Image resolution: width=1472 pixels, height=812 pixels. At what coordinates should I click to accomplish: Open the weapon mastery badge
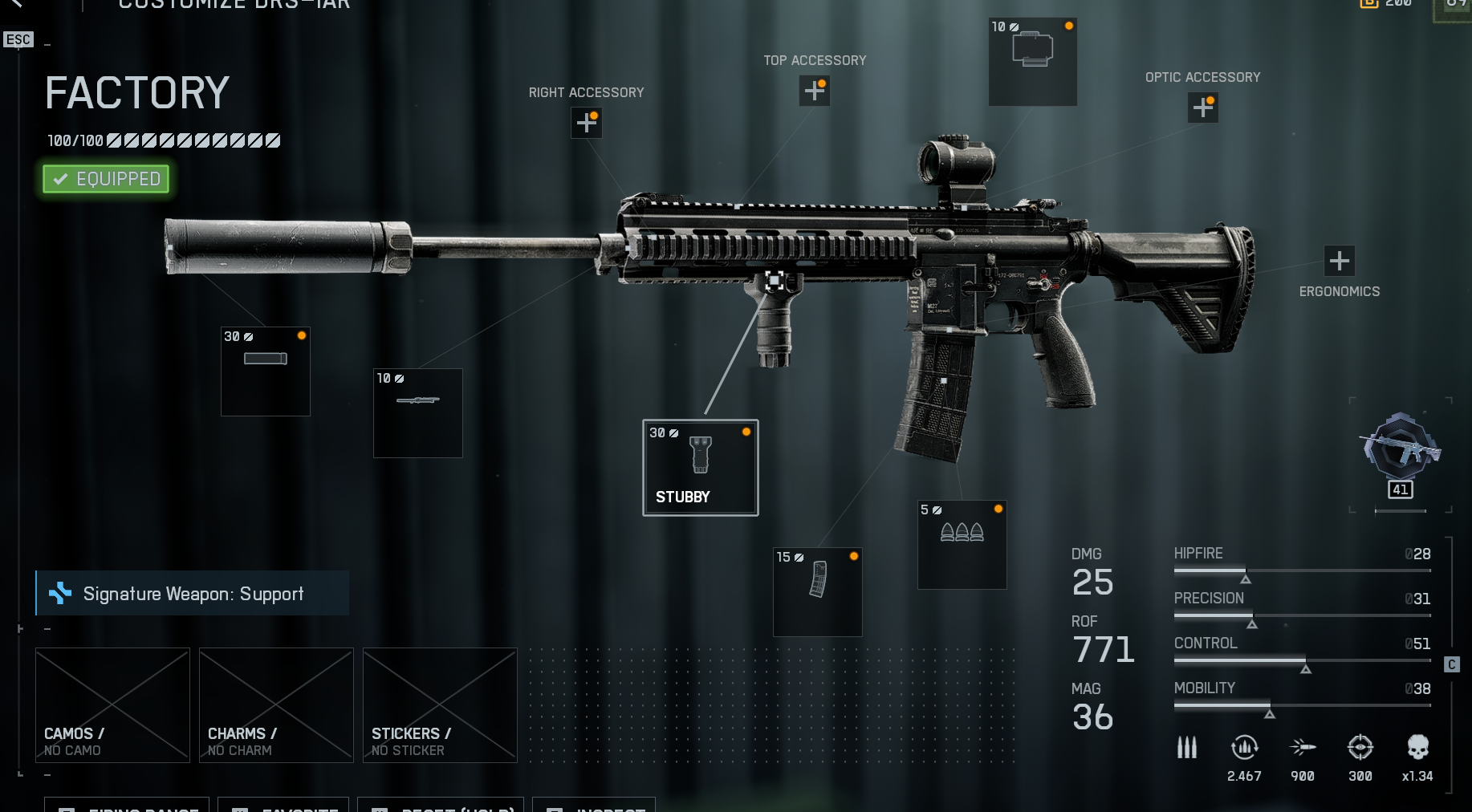click(x=1401, y=454)
